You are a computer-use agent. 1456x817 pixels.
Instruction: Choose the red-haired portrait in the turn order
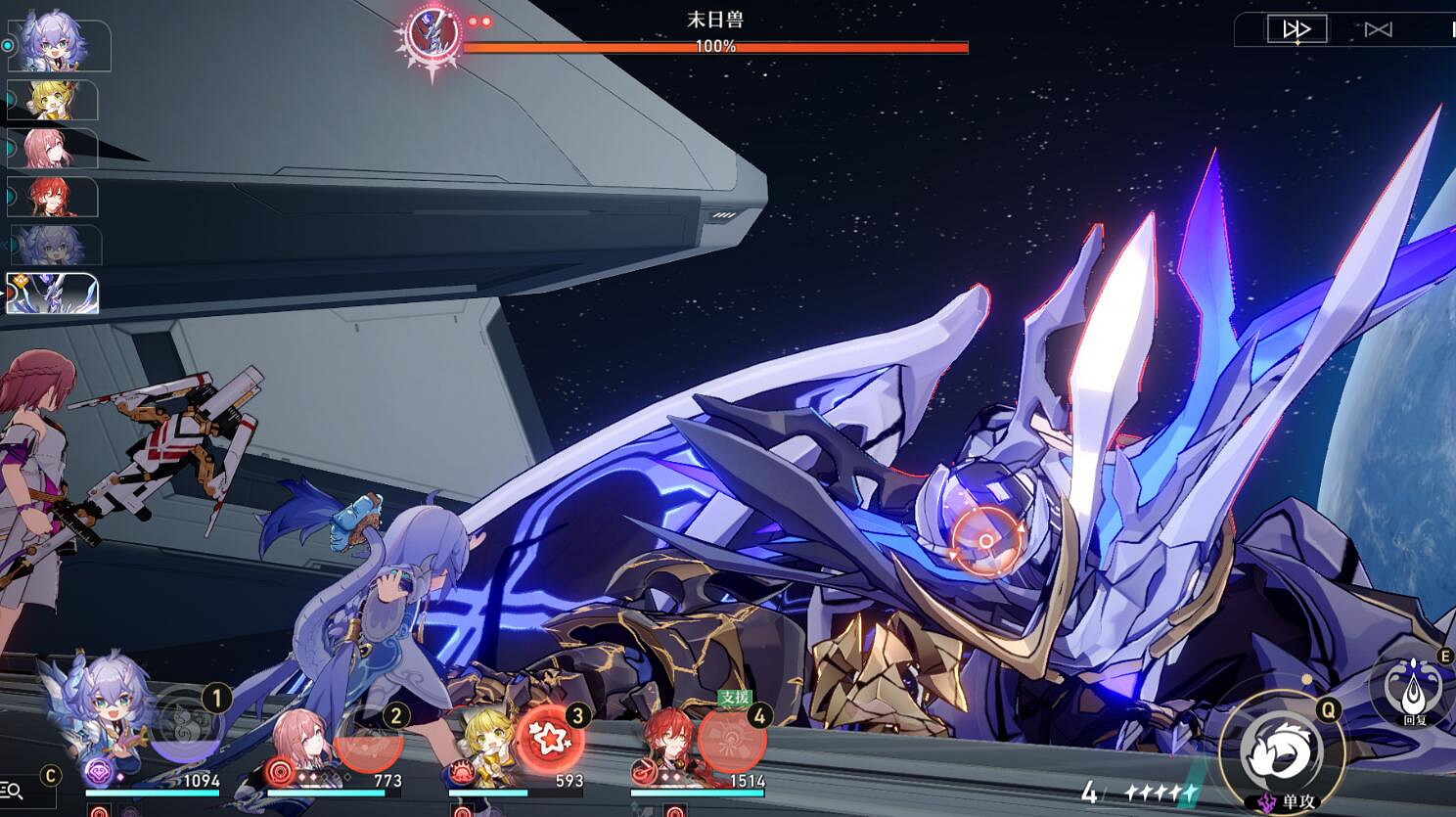click(53, 198)
